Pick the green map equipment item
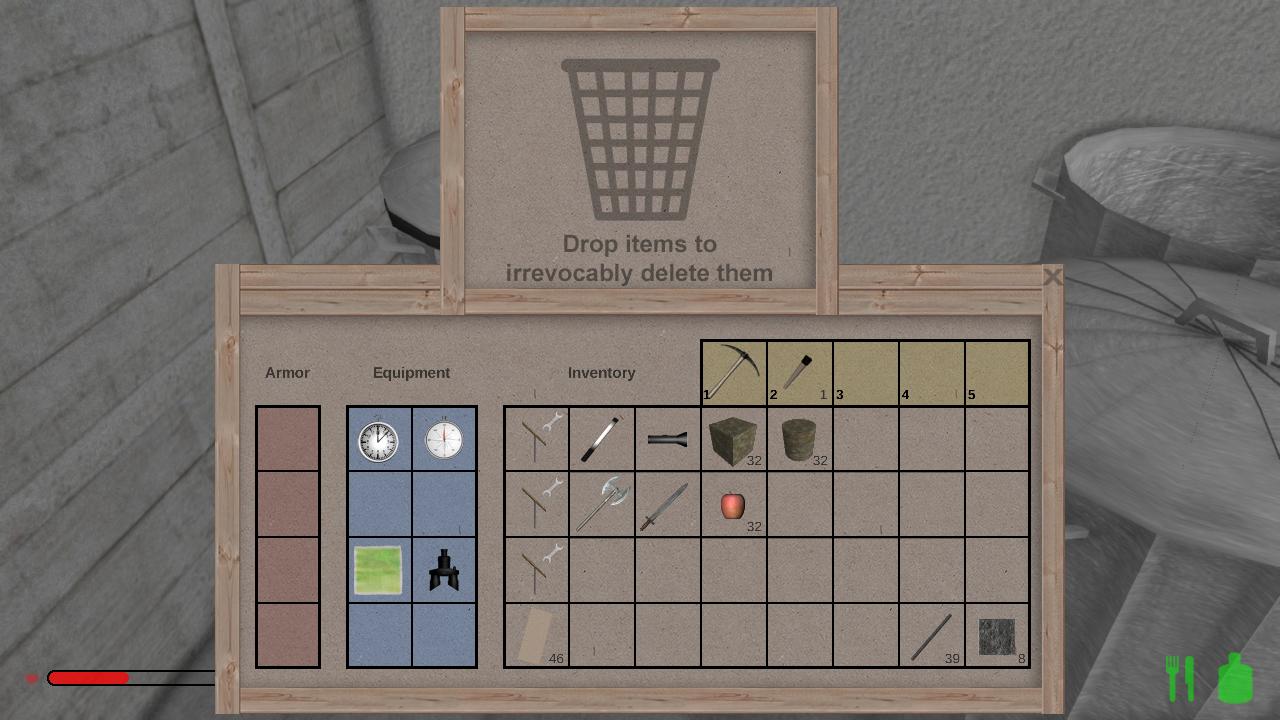The height and width of the screenshot is (720, 1280). (x=379, y=570)
